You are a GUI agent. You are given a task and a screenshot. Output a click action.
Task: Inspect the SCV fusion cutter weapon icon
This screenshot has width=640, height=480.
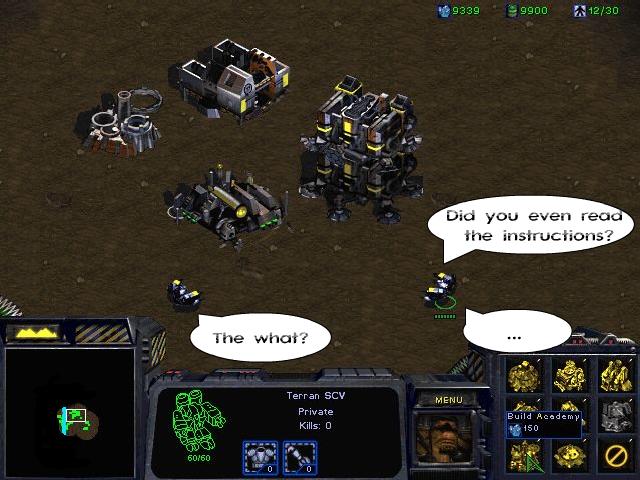click(x=297, y=455)
